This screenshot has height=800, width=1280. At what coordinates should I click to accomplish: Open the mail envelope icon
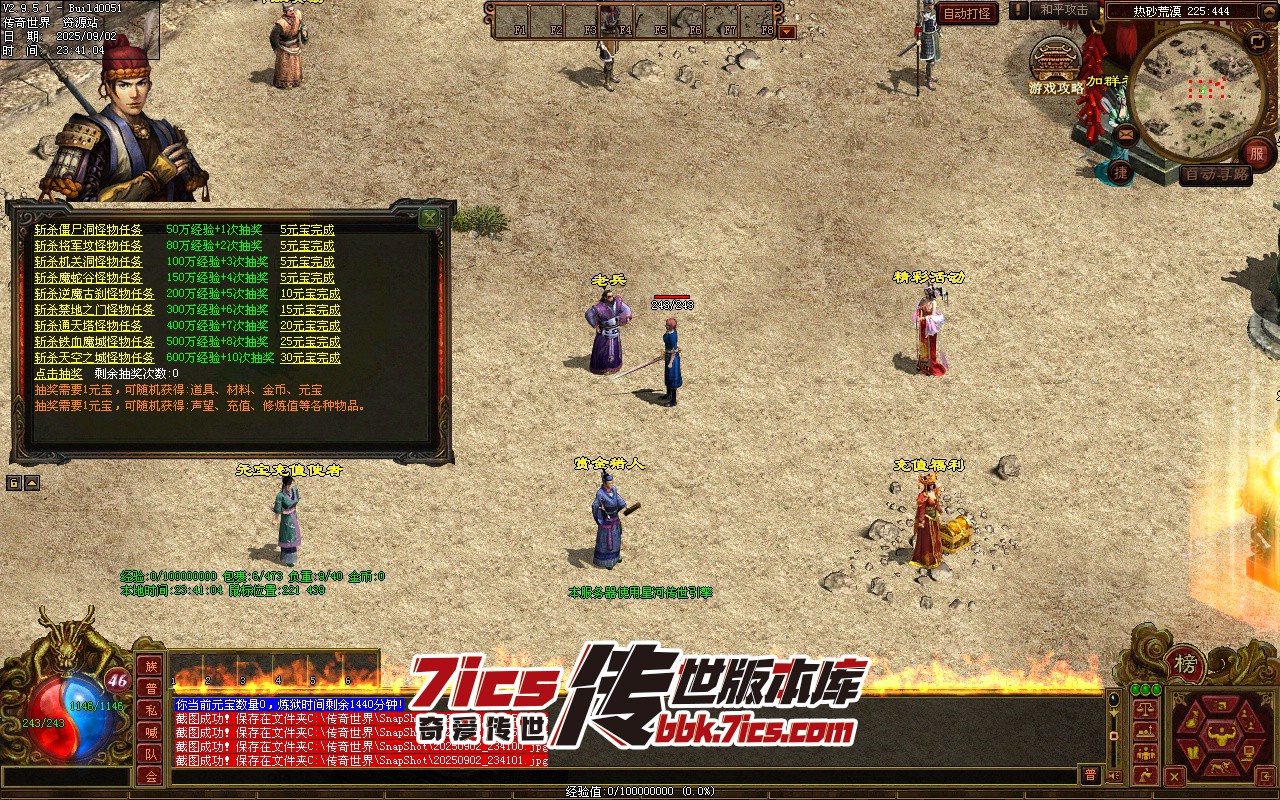(1125, 133)
